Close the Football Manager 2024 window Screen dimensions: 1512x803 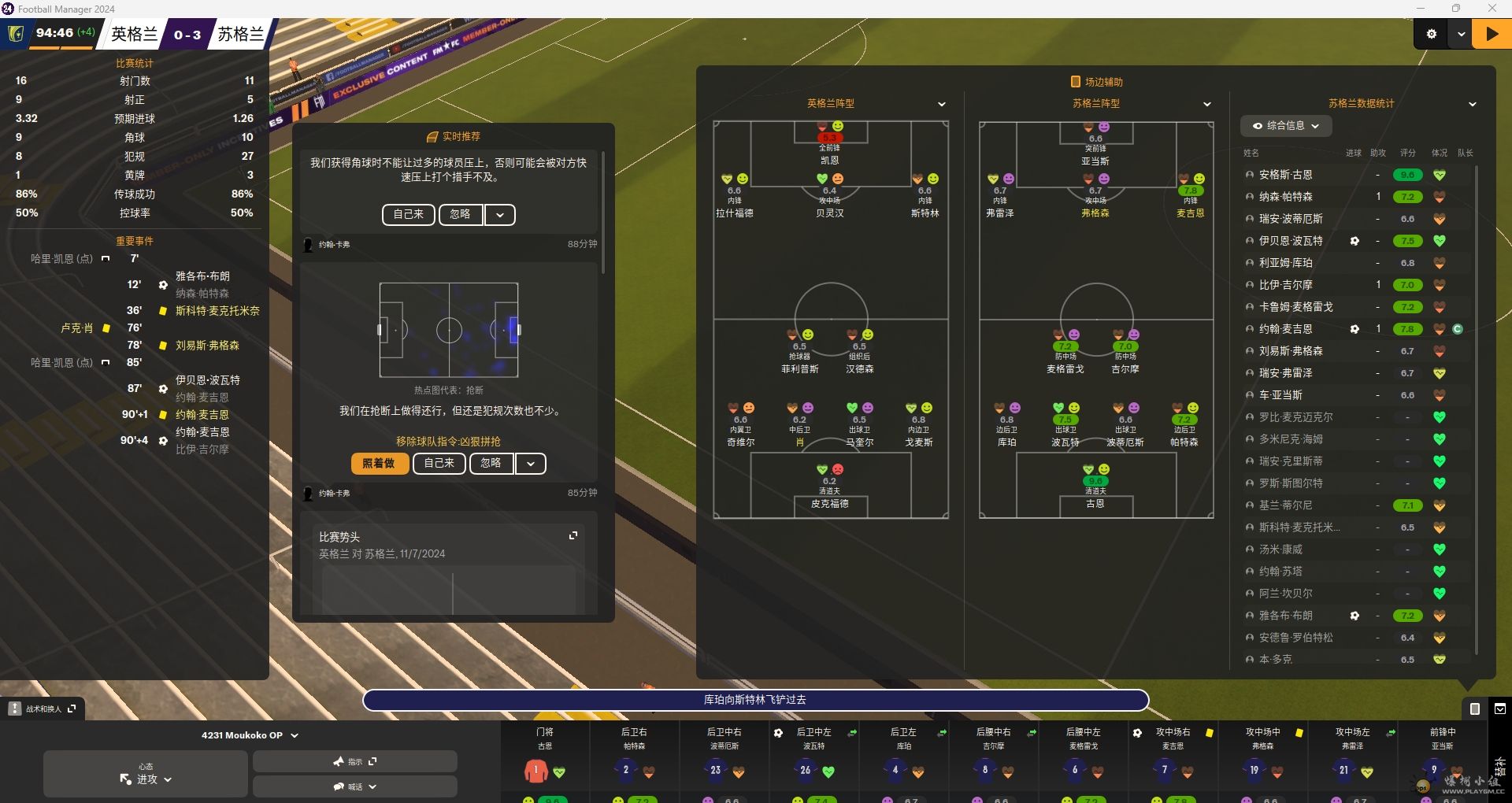pos(1492,9)
